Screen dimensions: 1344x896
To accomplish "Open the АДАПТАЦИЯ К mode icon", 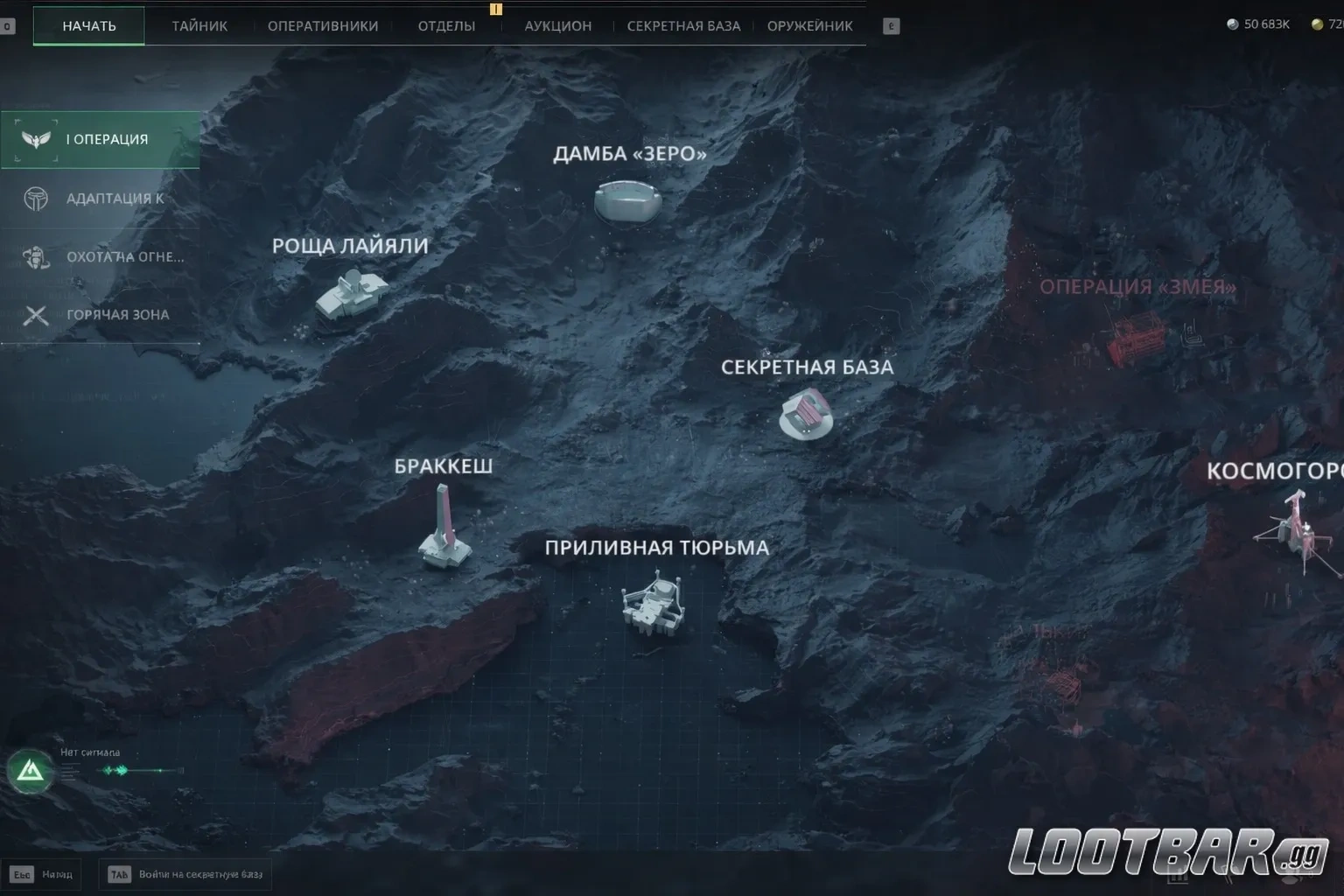I will (x=35, y=198).
